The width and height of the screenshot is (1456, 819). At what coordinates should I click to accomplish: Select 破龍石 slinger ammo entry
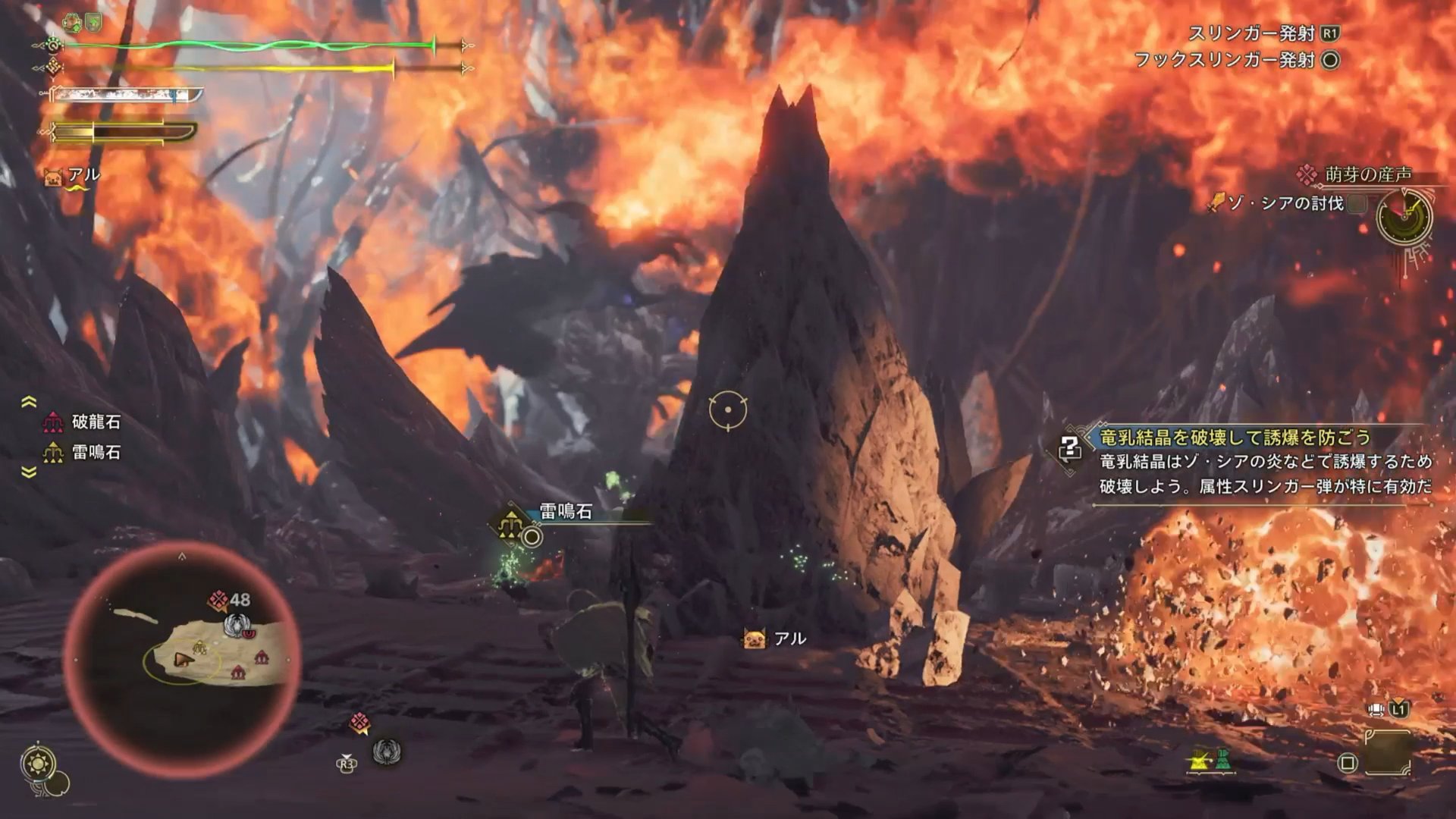[83, 422]
